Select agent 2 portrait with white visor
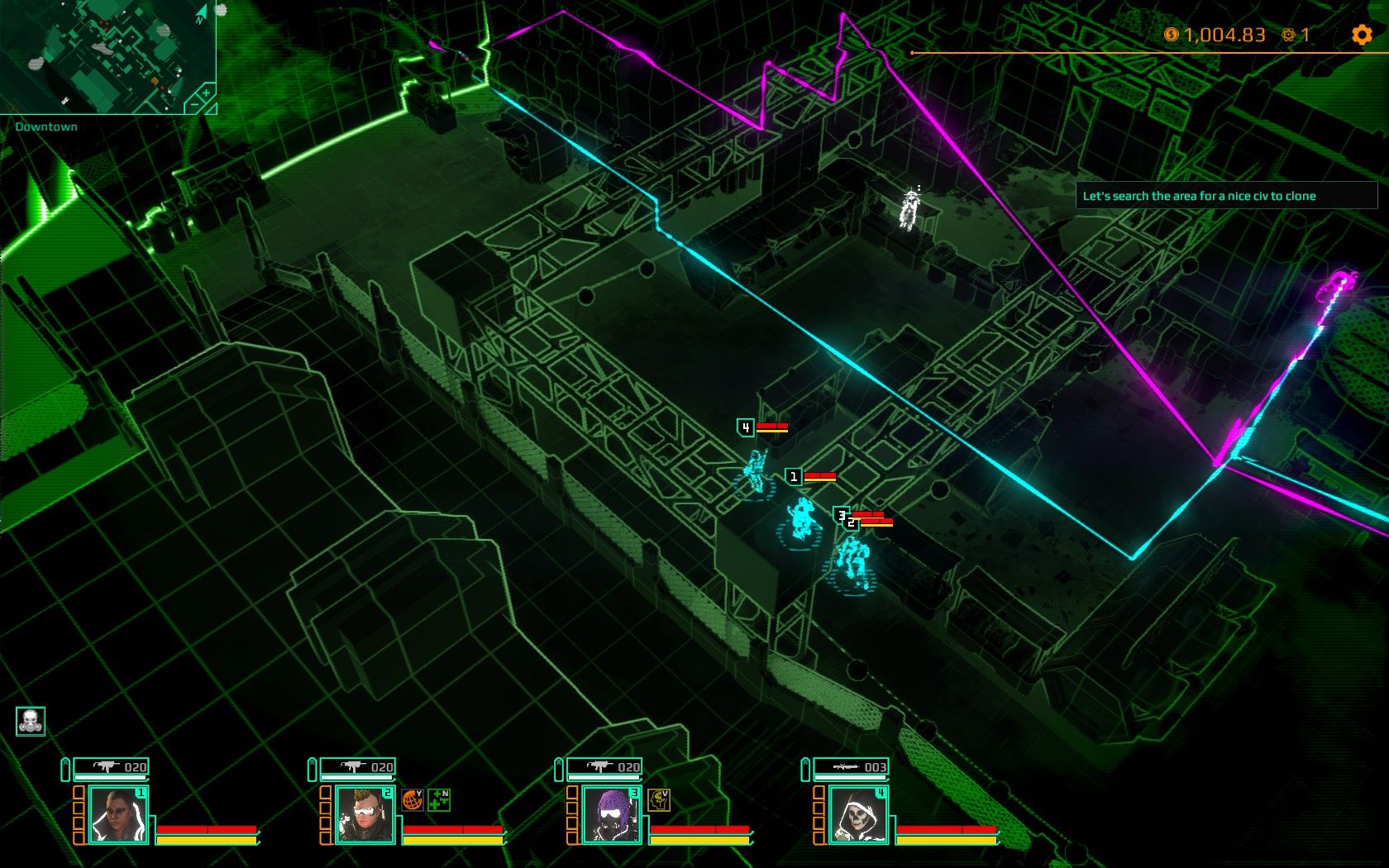1389x868 pixels. click(x=365, y=814)
